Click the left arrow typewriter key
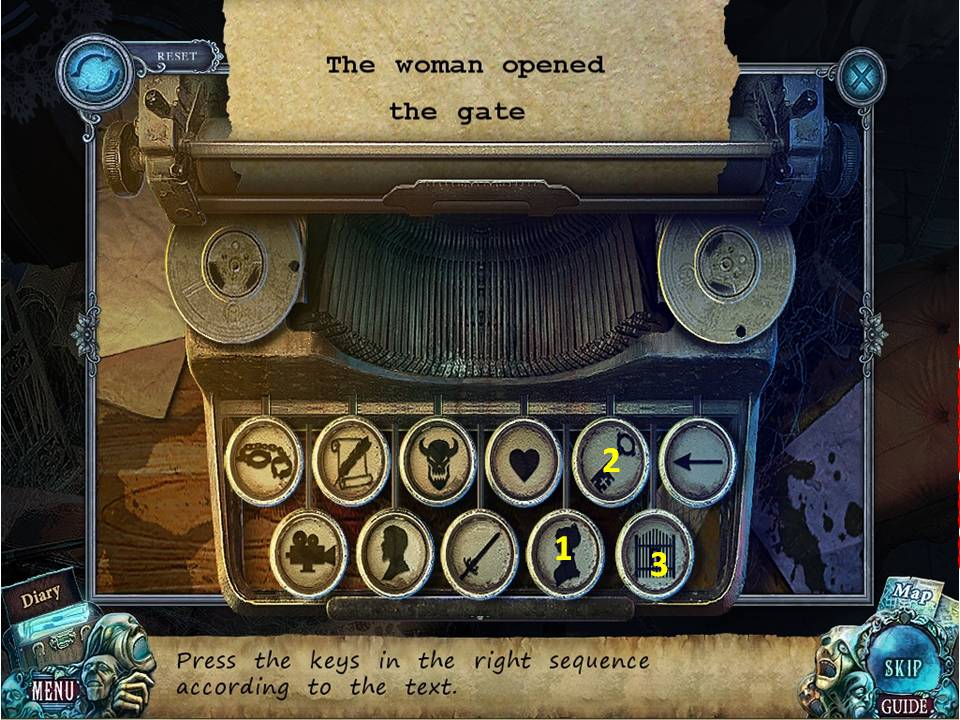 coord(697,462)
